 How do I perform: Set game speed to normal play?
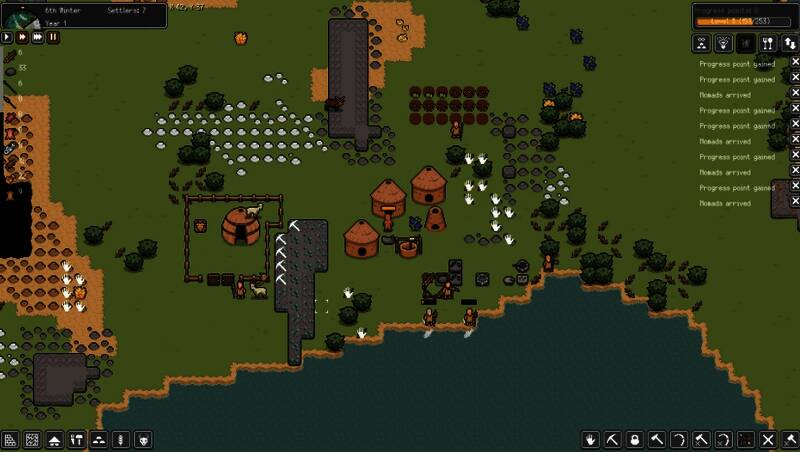[7, 37]
